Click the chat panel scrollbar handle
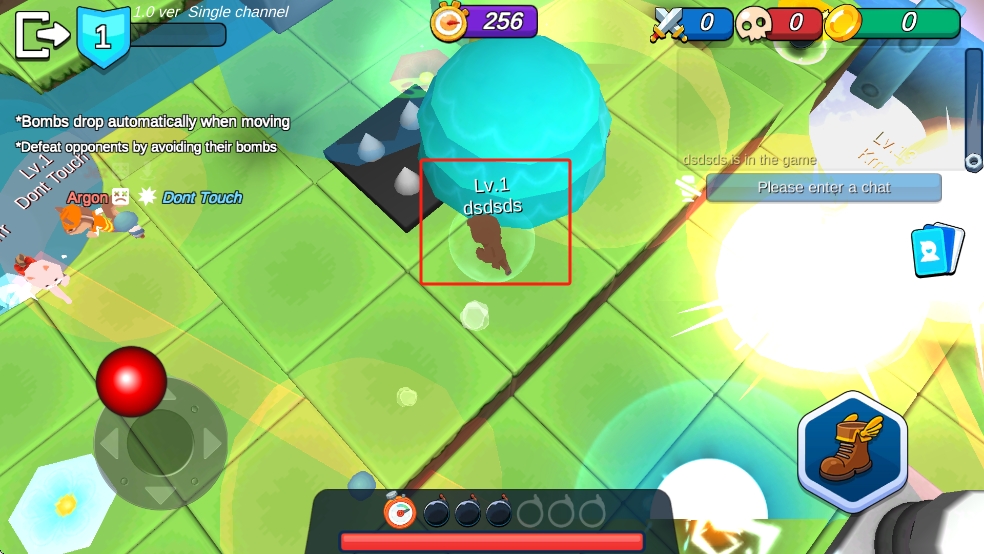The image size is (984, 554). point(973,160)
